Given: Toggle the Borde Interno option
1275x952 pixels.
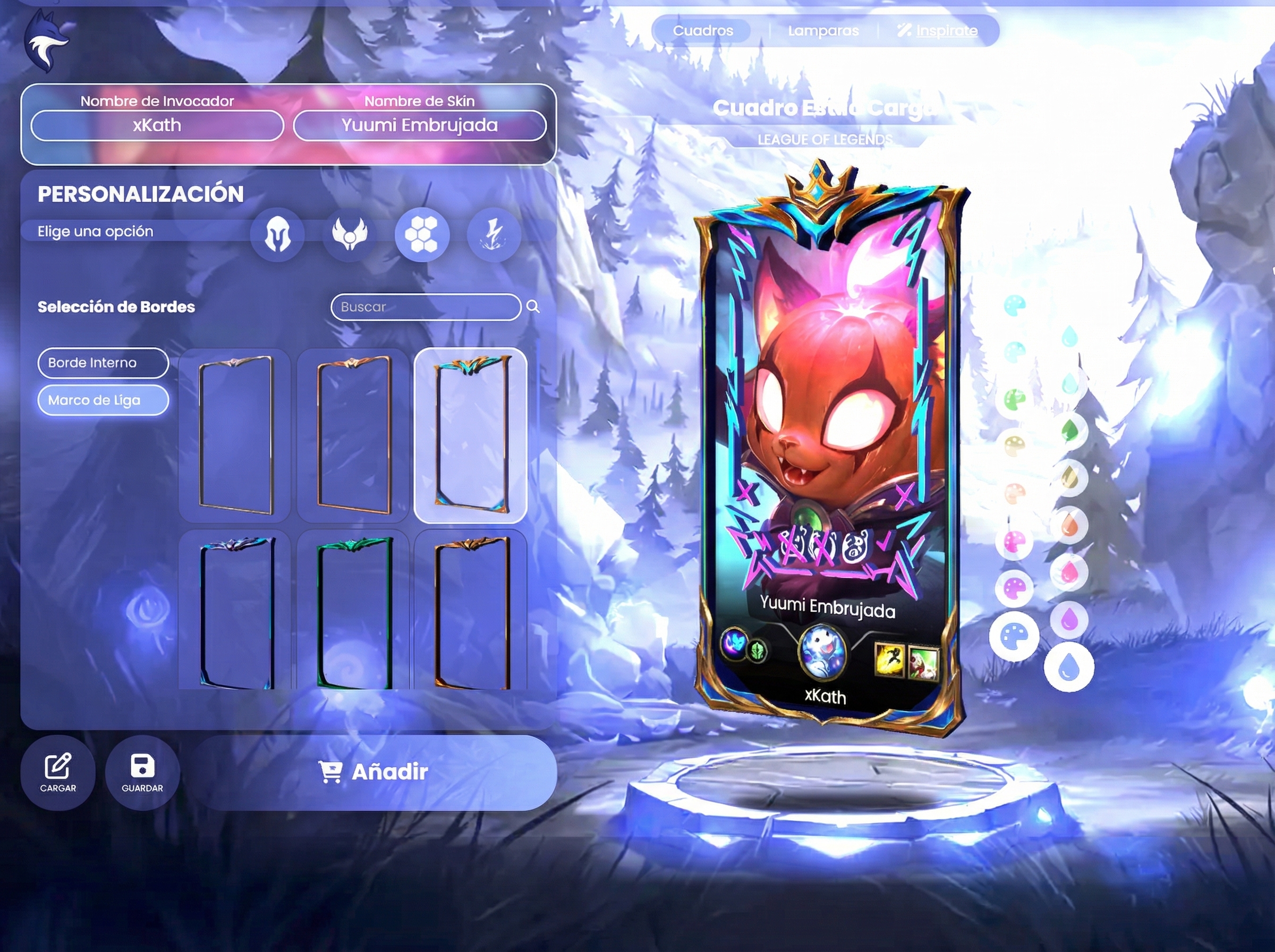Looking at the screenshot, I should 103,363.
